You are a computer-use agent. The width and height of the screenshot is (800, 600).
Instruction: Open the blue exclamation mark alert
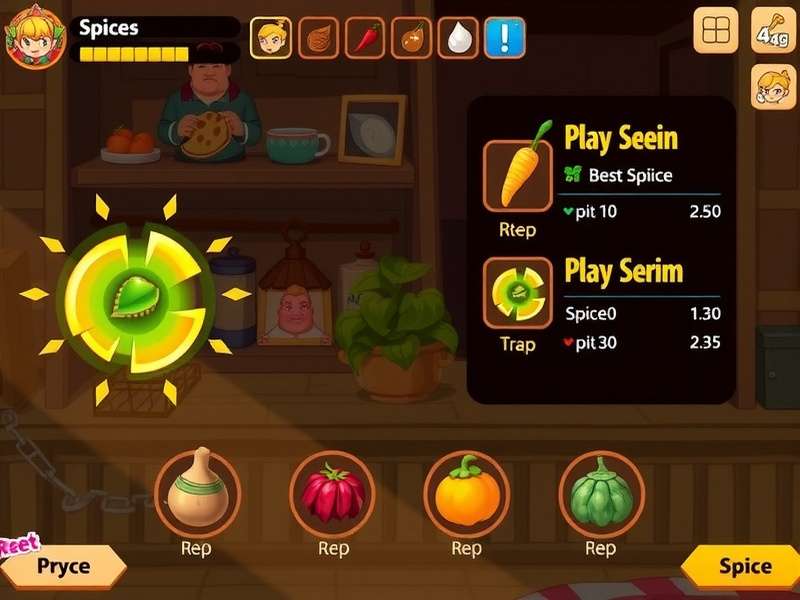505,37
